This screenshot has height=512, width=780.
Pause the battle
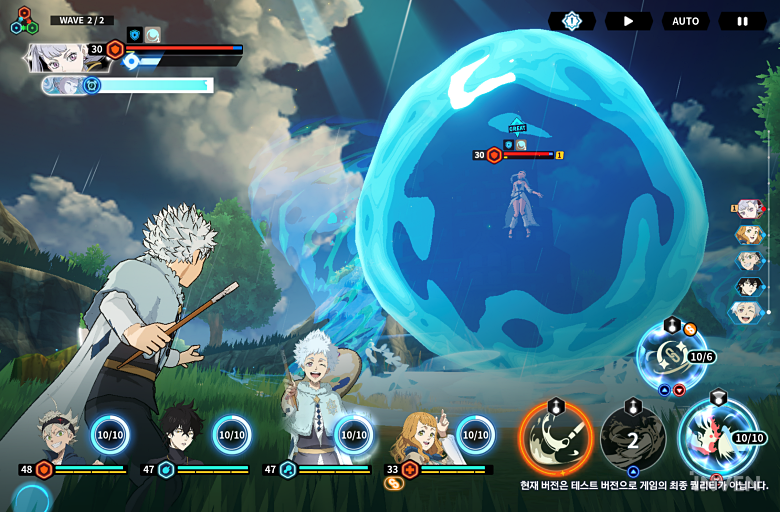[742, 21]
